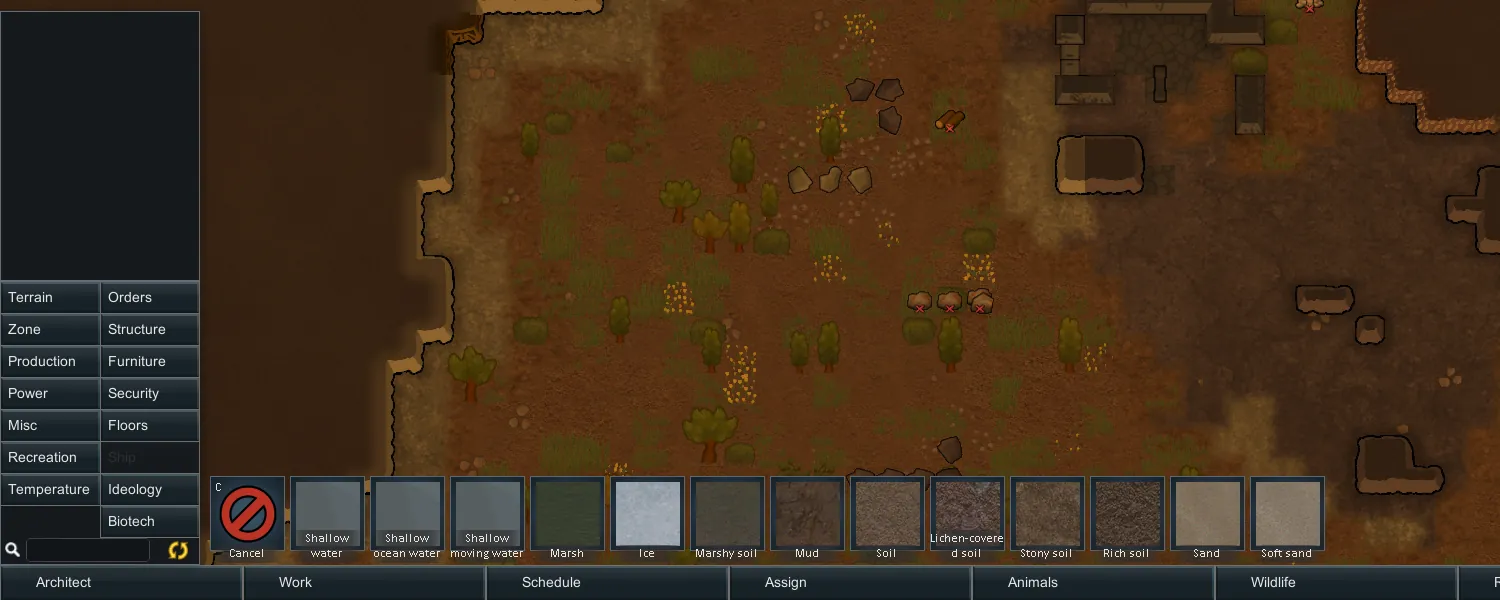The image size is (1500, 600).
Task: Cancel the current terrain designation
Action: (247, 514)
